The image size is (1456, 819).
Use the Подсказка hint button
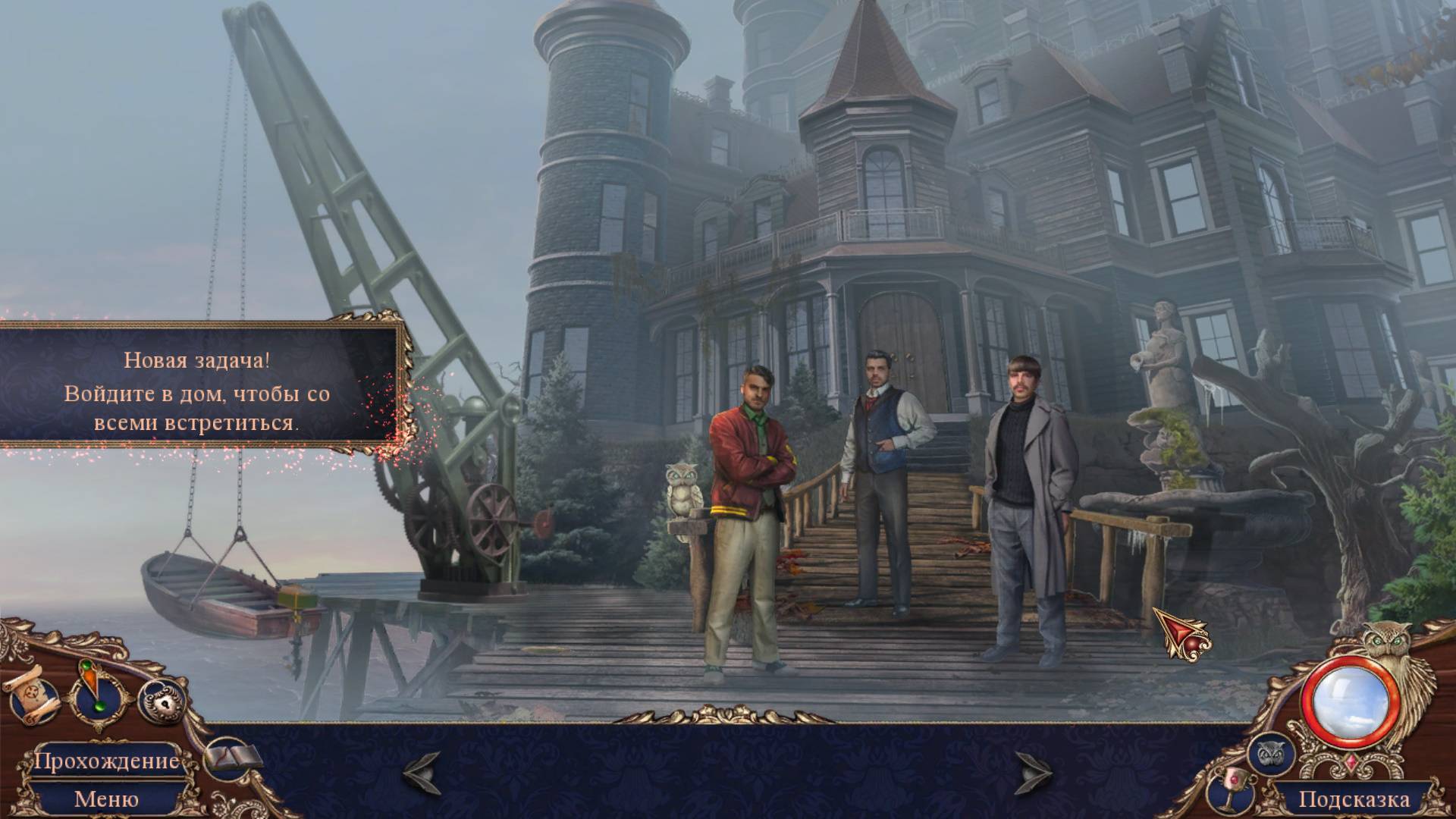click(1354, 799)
